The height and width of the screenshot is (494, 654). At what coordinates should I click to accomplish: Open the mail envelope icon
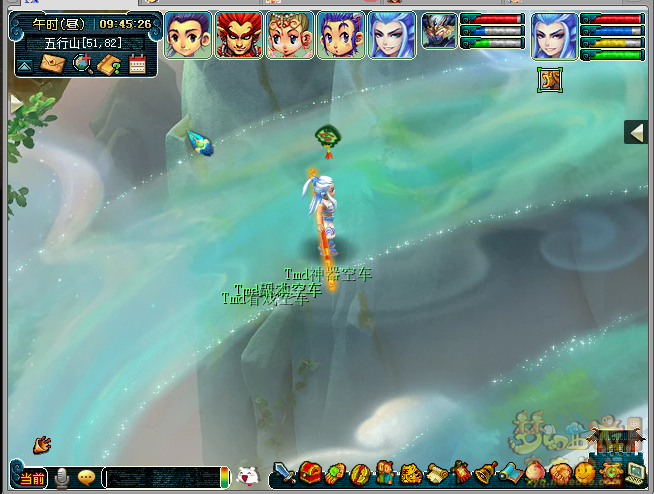50,65
